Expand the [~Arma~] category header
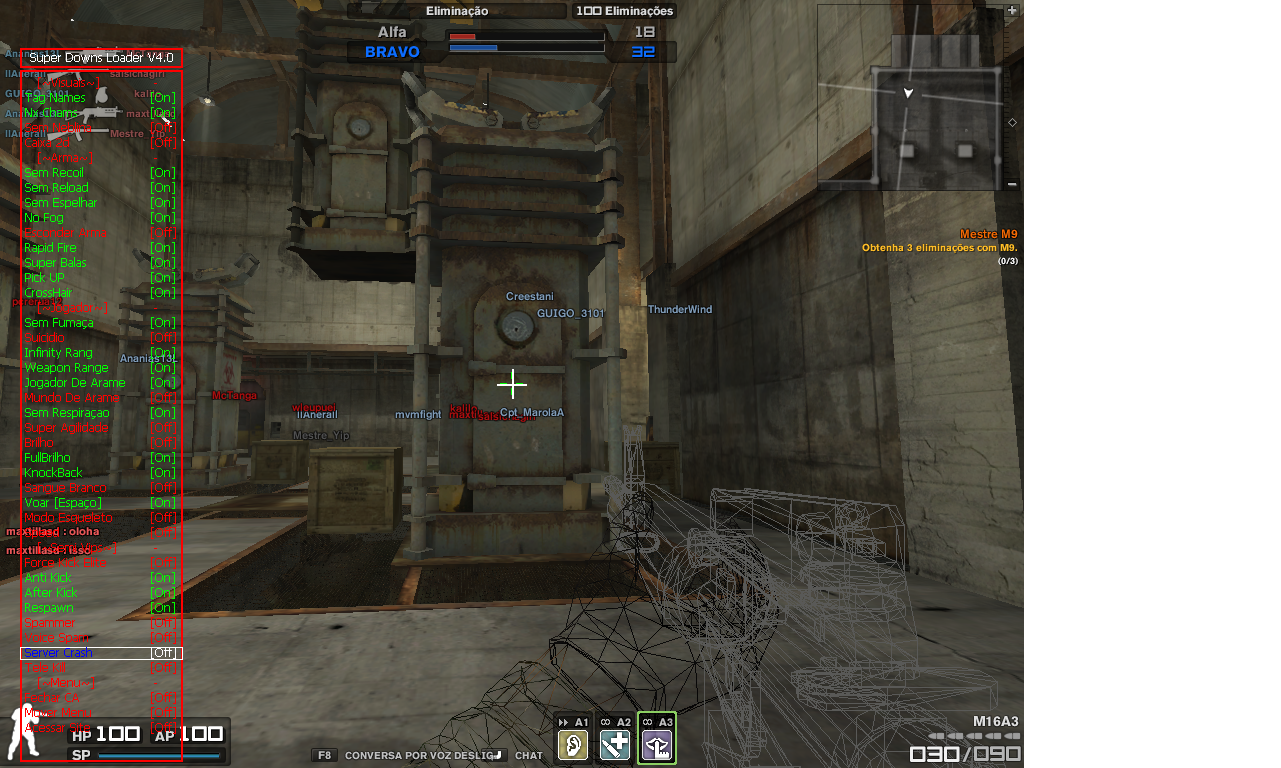The height and width of the screenshot is (768, 1281). [x=65, y=158]
